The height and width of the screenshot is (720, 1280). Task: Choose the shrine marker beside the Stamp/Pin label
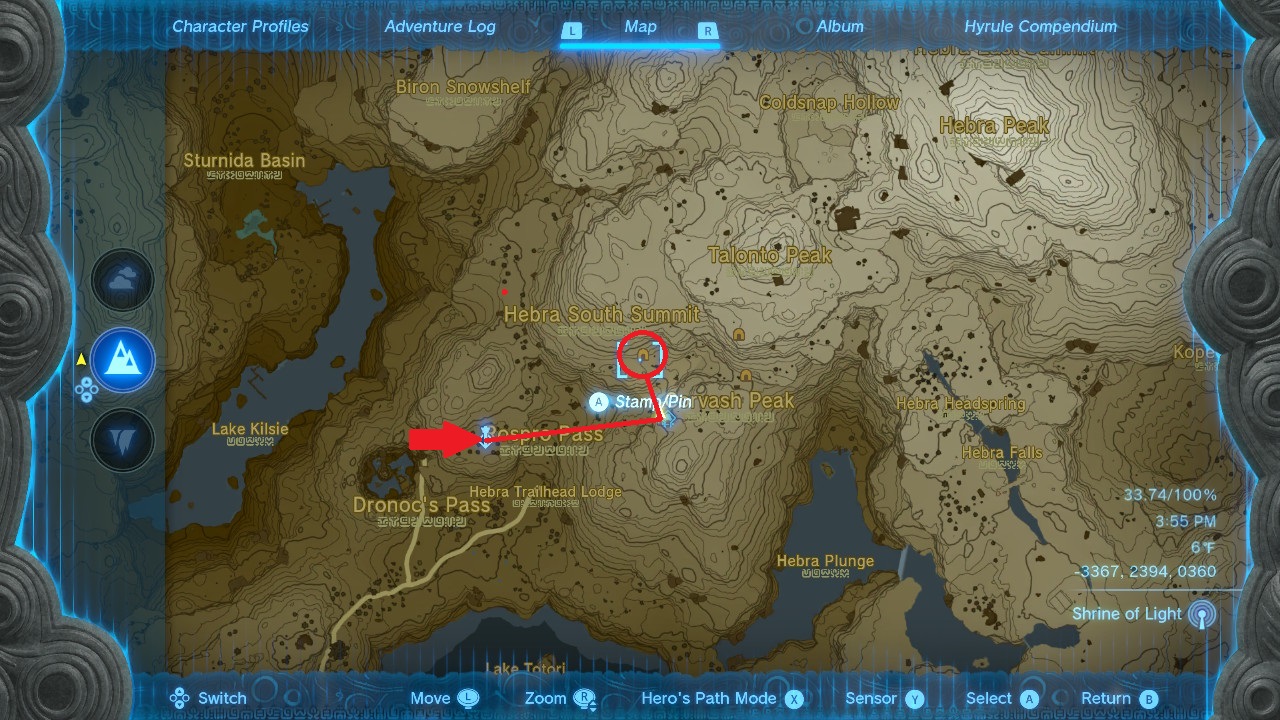coord(668,416)
